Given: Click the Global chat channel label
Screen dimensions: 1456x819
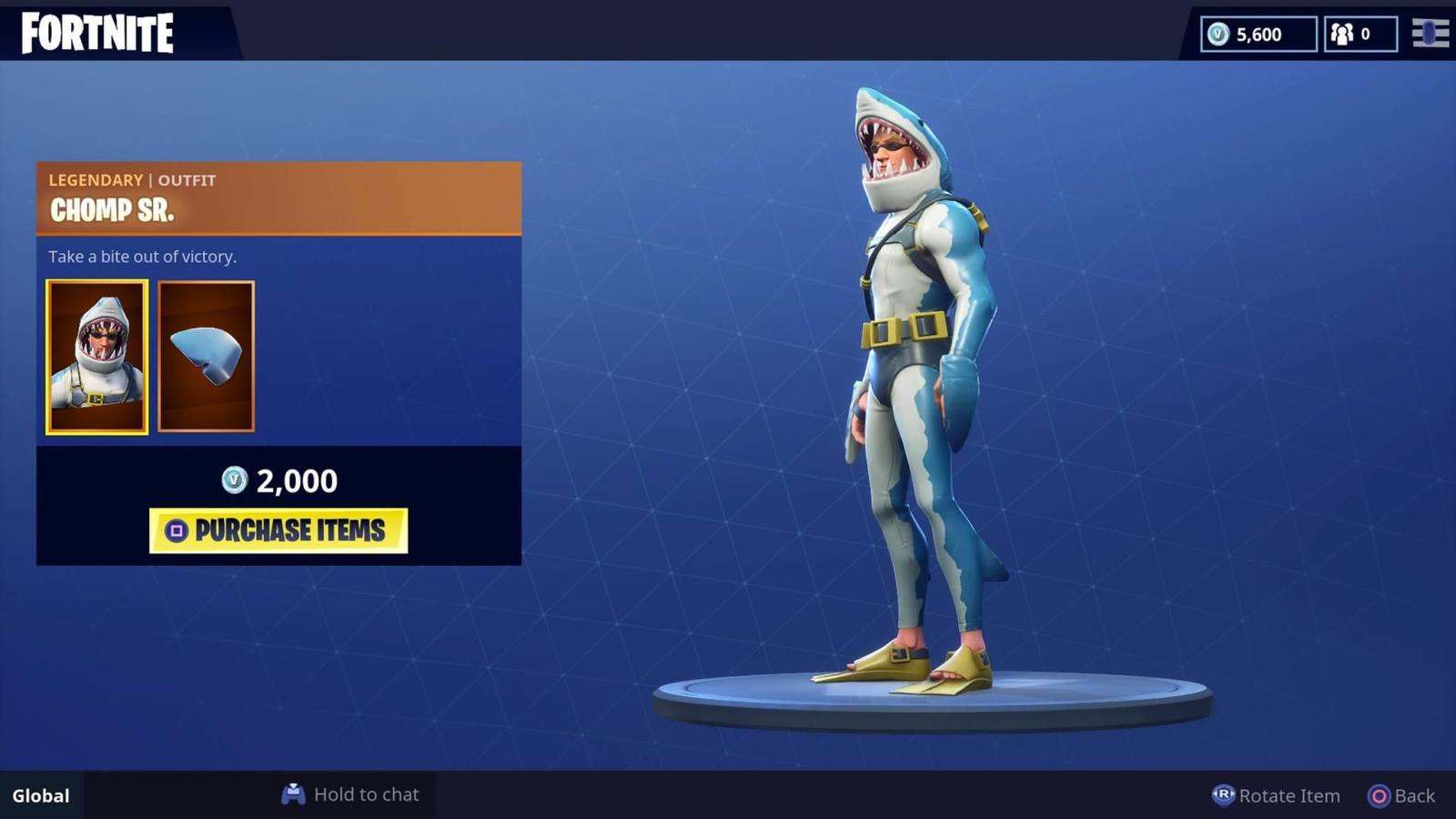Looking at the screenshot, I should pyautogui.click(x=39, y=795).
